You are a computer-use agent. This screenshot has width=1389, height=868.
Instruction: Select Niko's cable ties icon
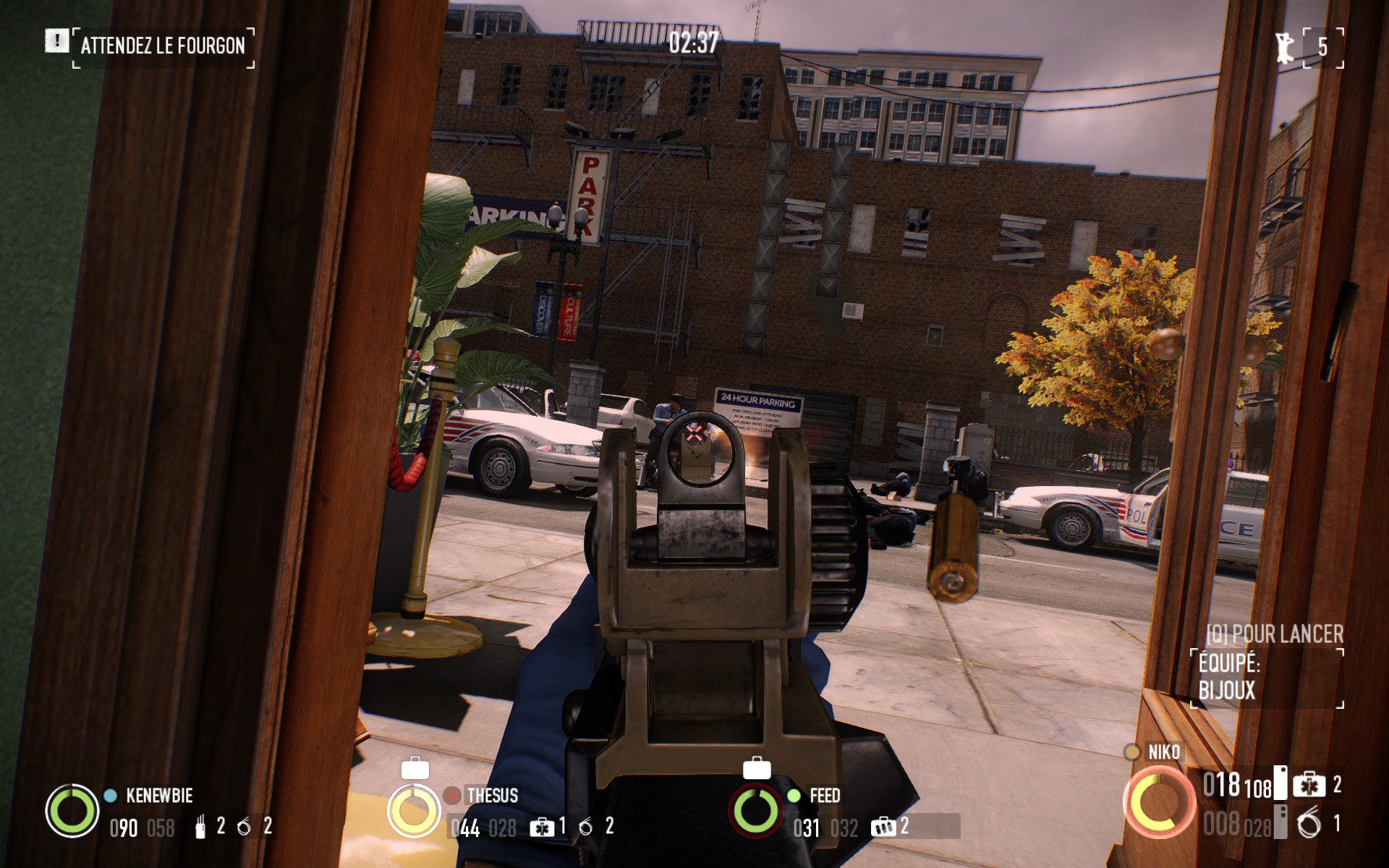tap(1309, 824)
